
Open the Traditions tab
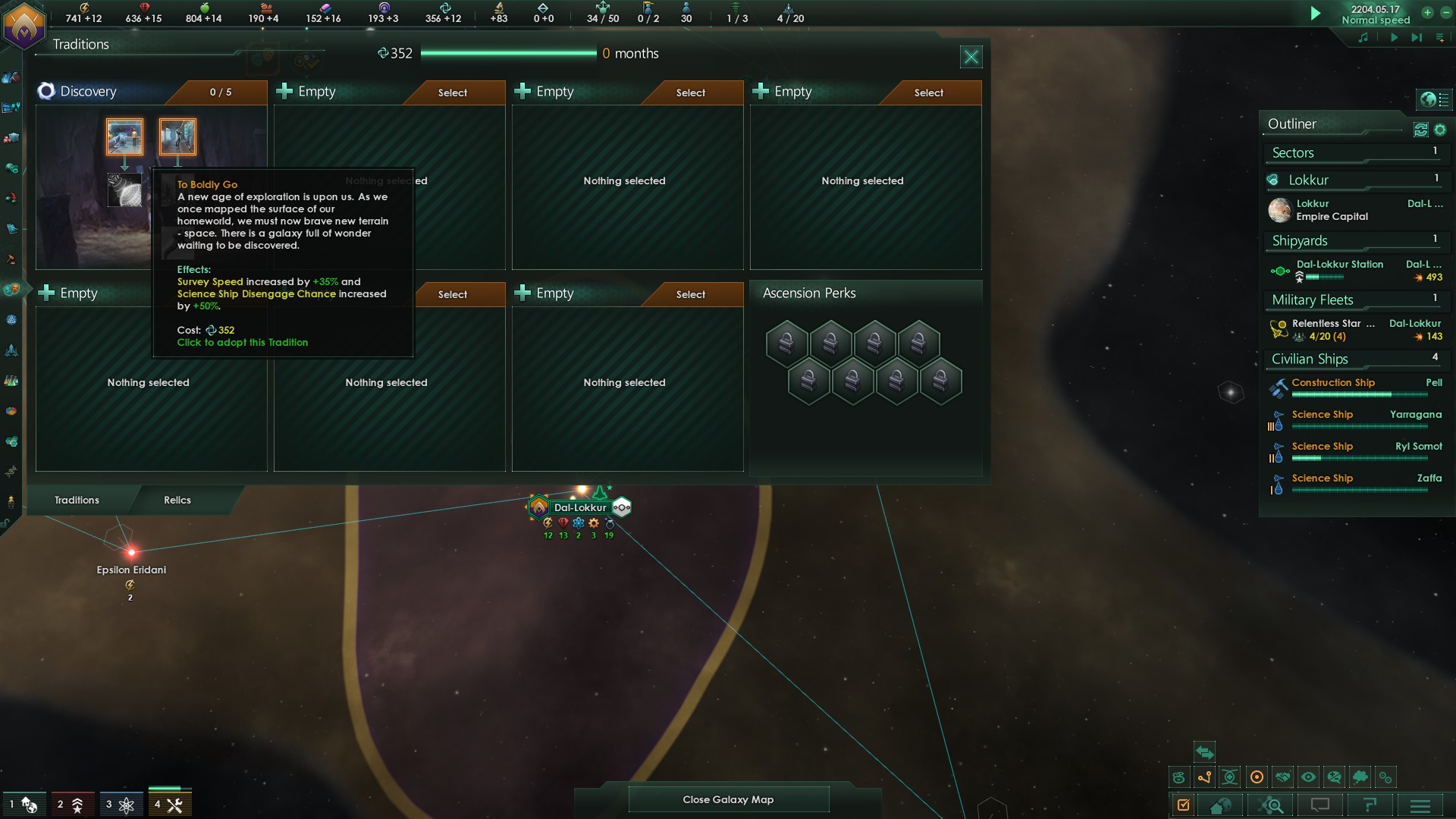77,500
